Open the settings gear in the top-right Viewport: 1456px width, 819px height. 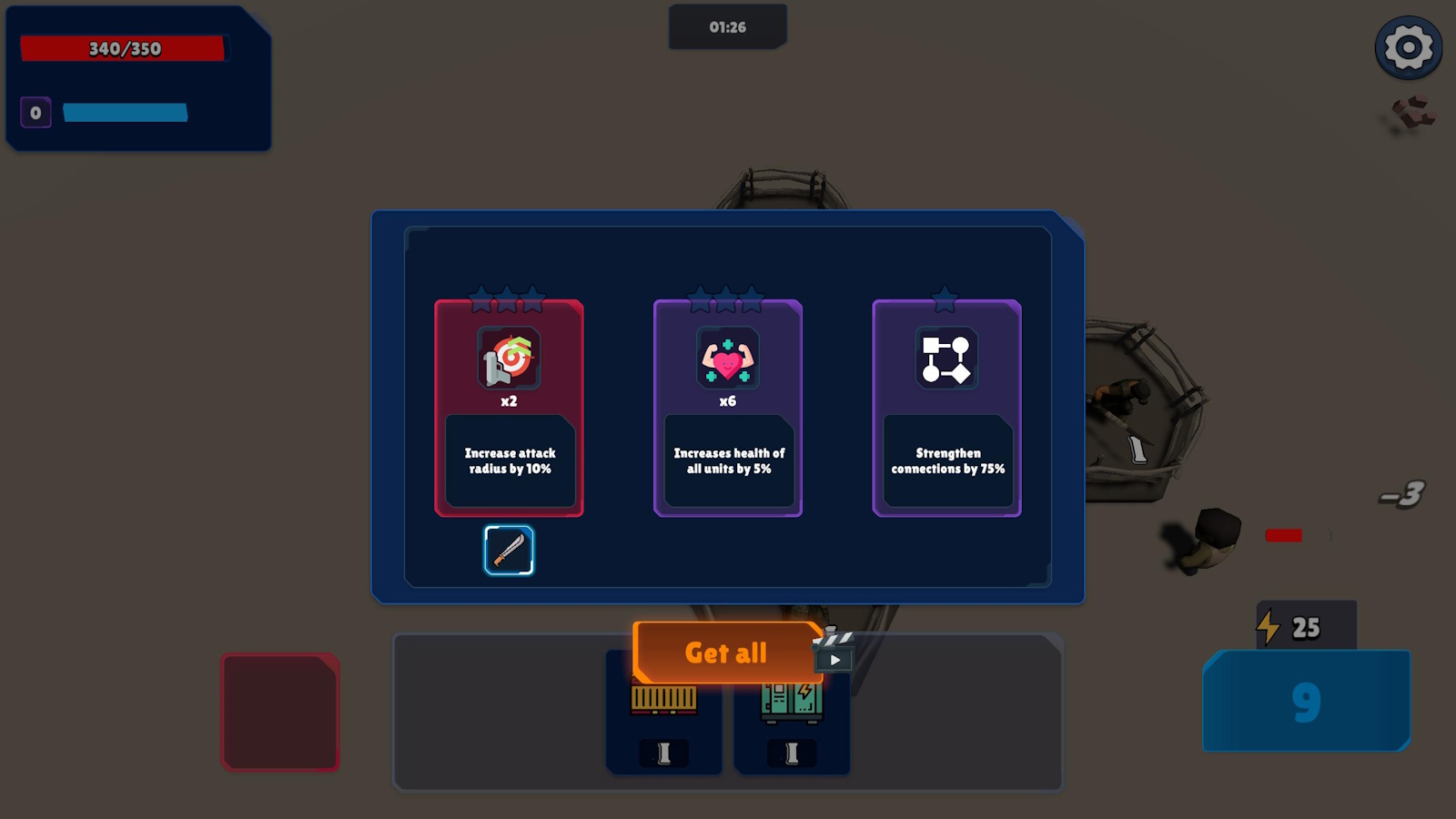[x=1408, y=47]
